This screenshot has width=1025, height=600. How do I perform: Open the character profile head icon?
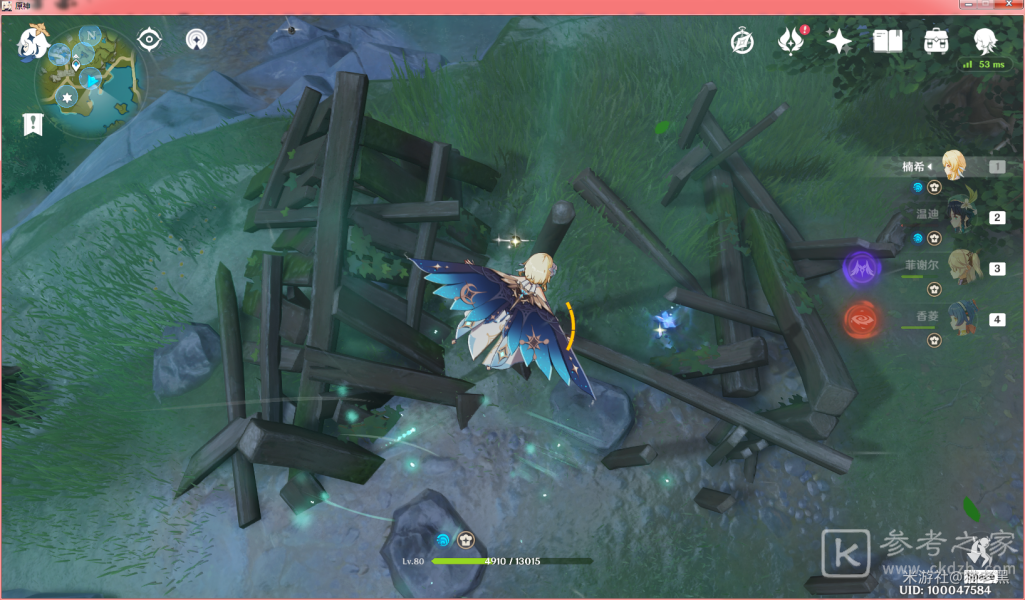(x=985, y=41)
